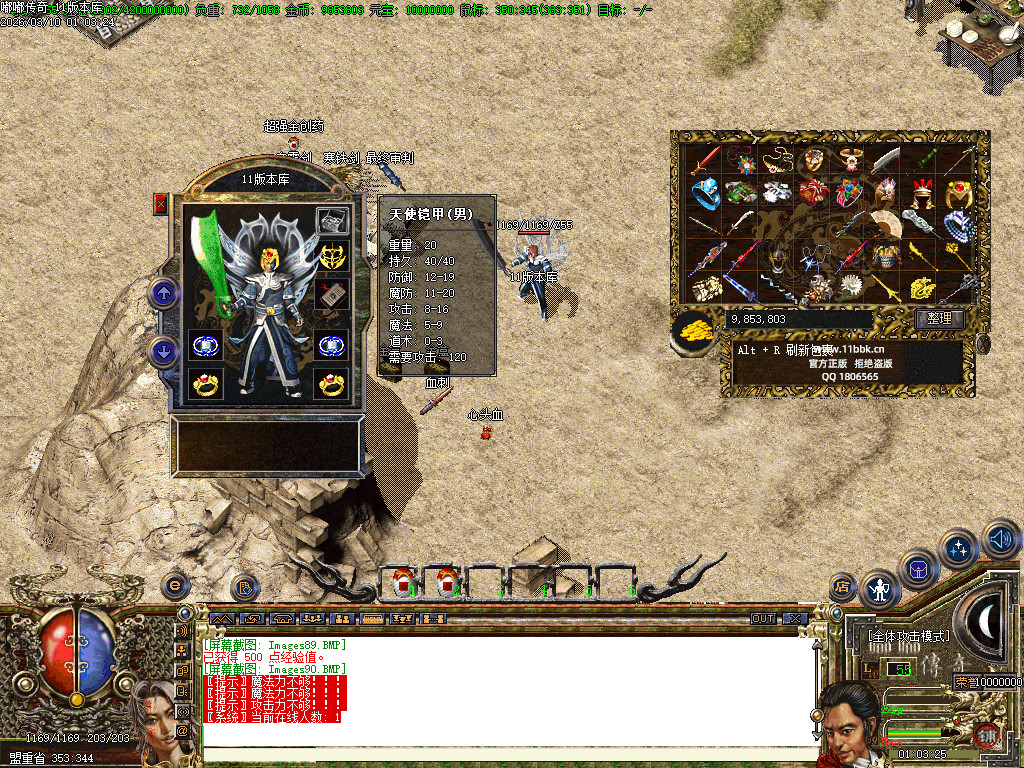Click the round orange 'e' button
The width and height of the screenshot is (1024, 768).
(175, 585)
